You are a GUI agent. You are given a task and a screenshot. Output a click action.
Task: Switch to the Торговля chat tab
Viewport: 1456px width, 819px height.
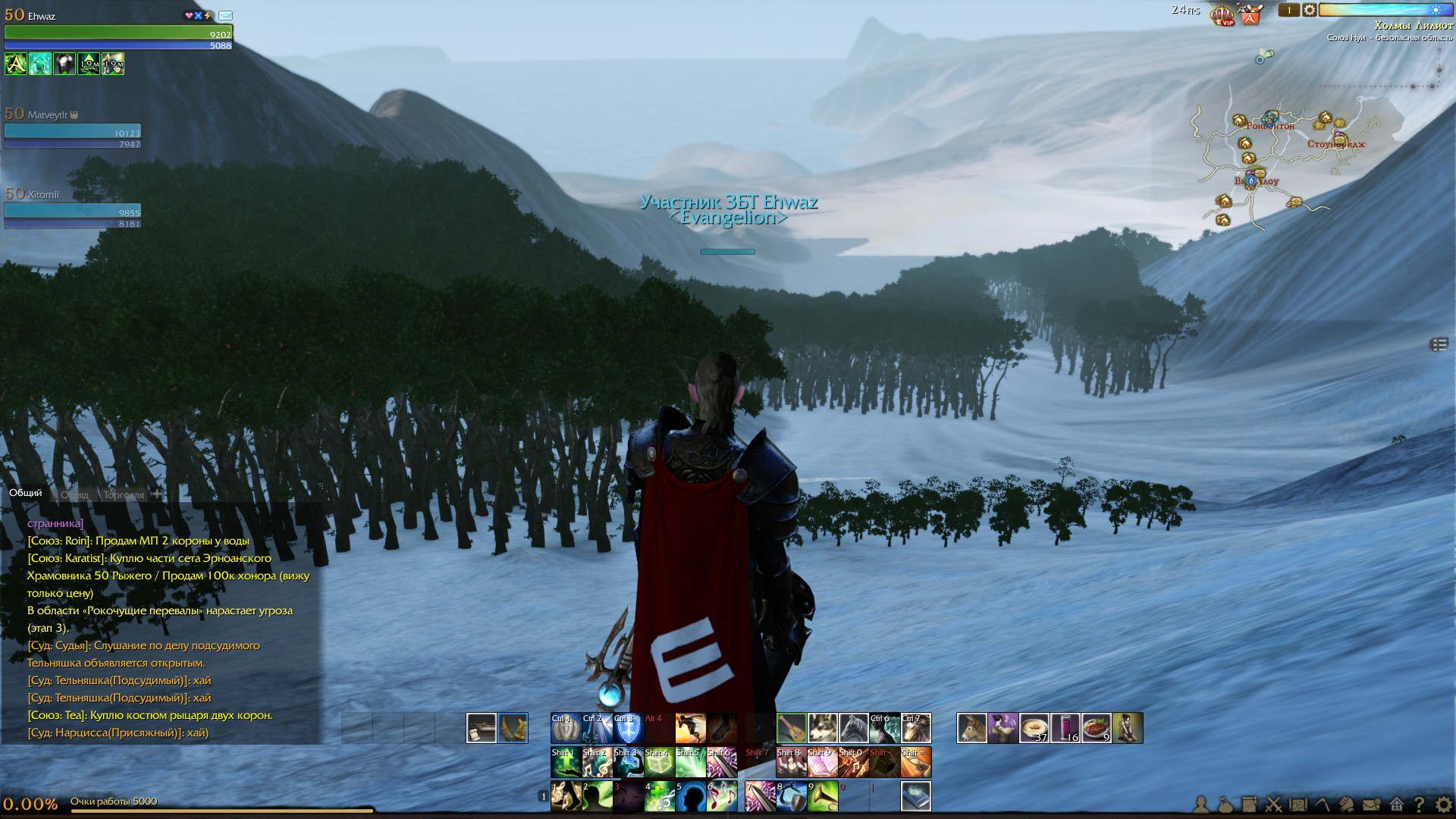coord(123,494)
